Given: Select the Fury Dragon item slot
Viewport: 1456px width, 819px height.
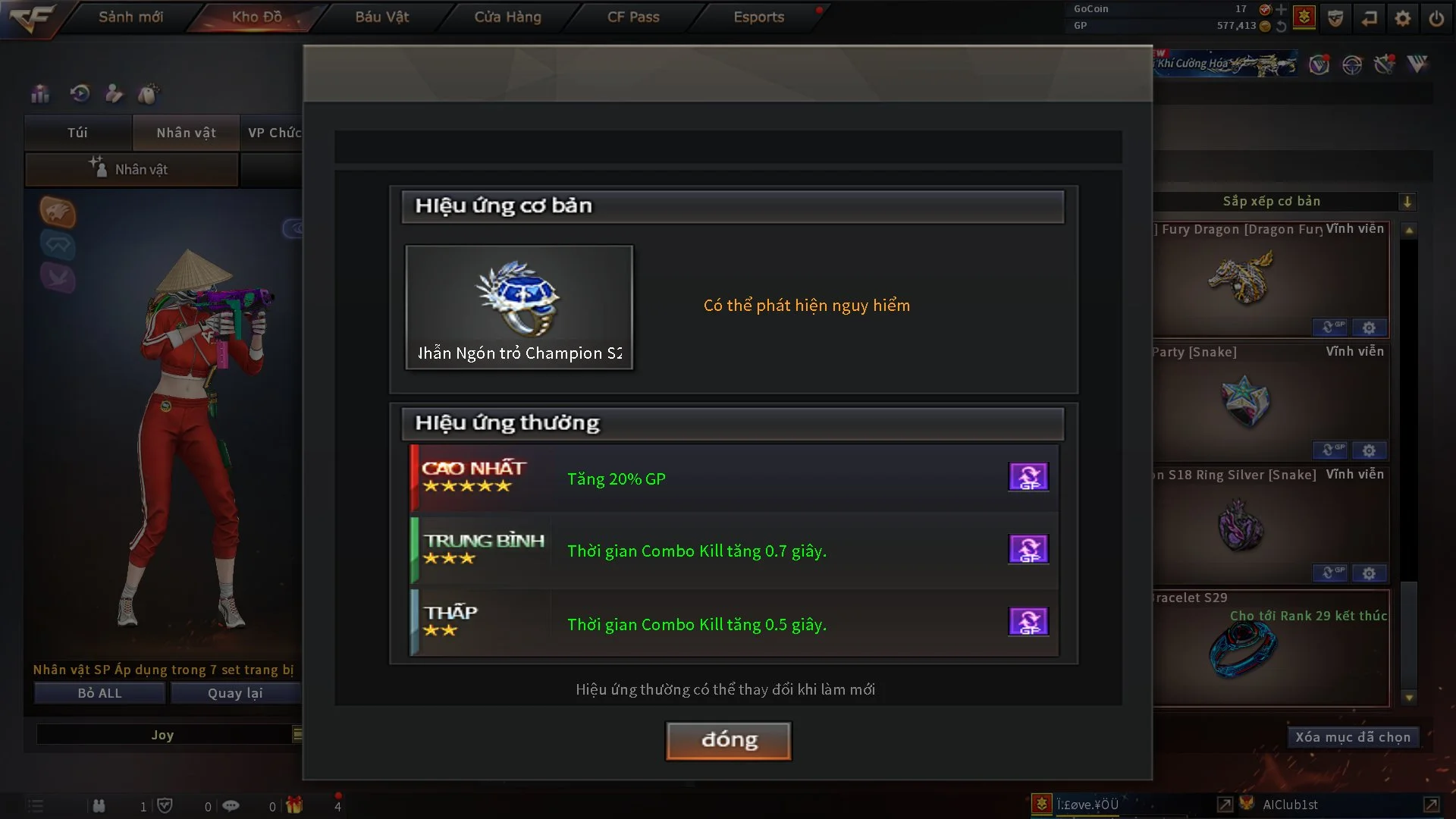Looking at the screenshot, I should pos(1272,279).
